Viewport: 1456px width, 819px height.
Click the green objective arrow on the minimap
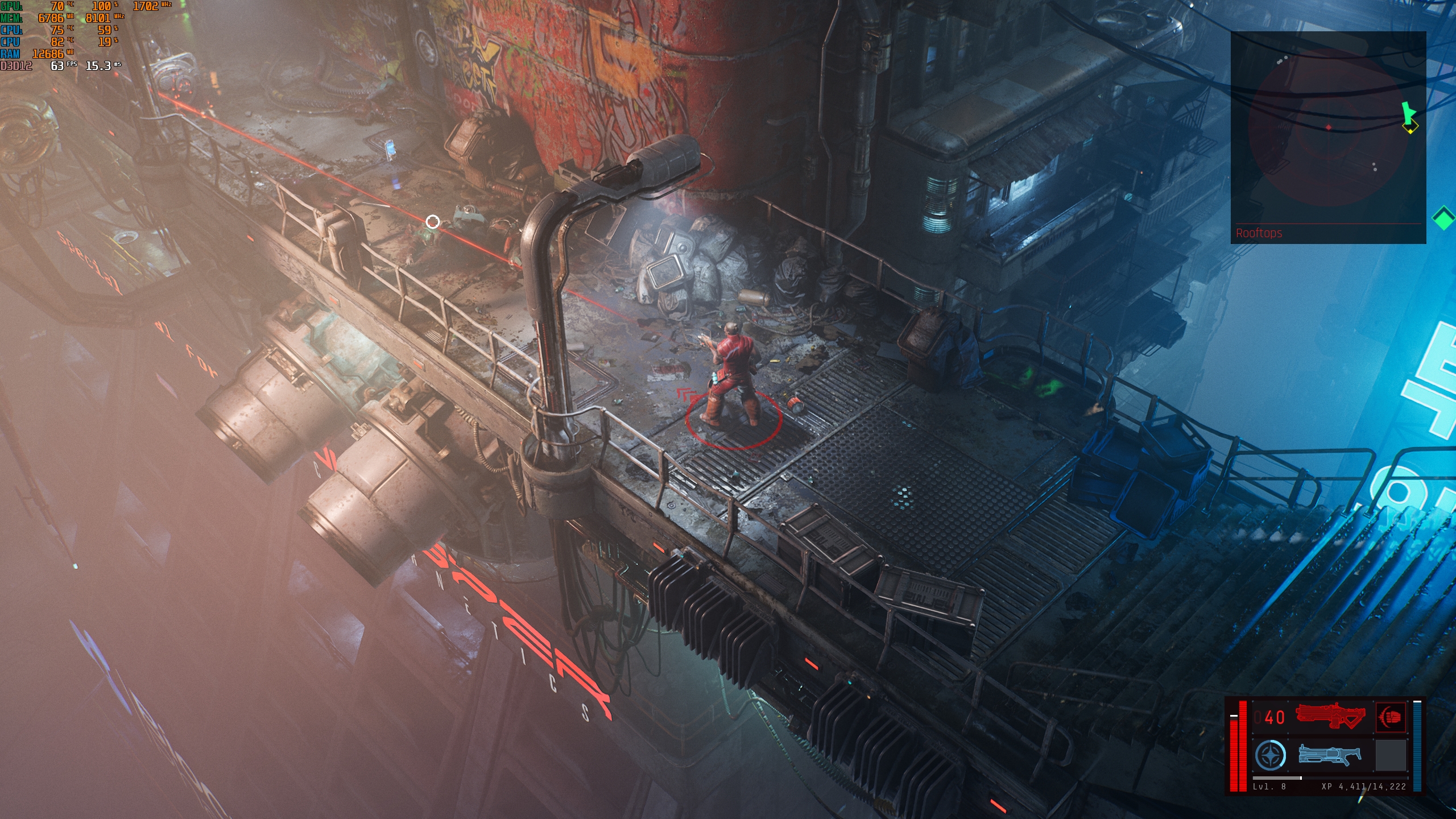pos(1407,112)
